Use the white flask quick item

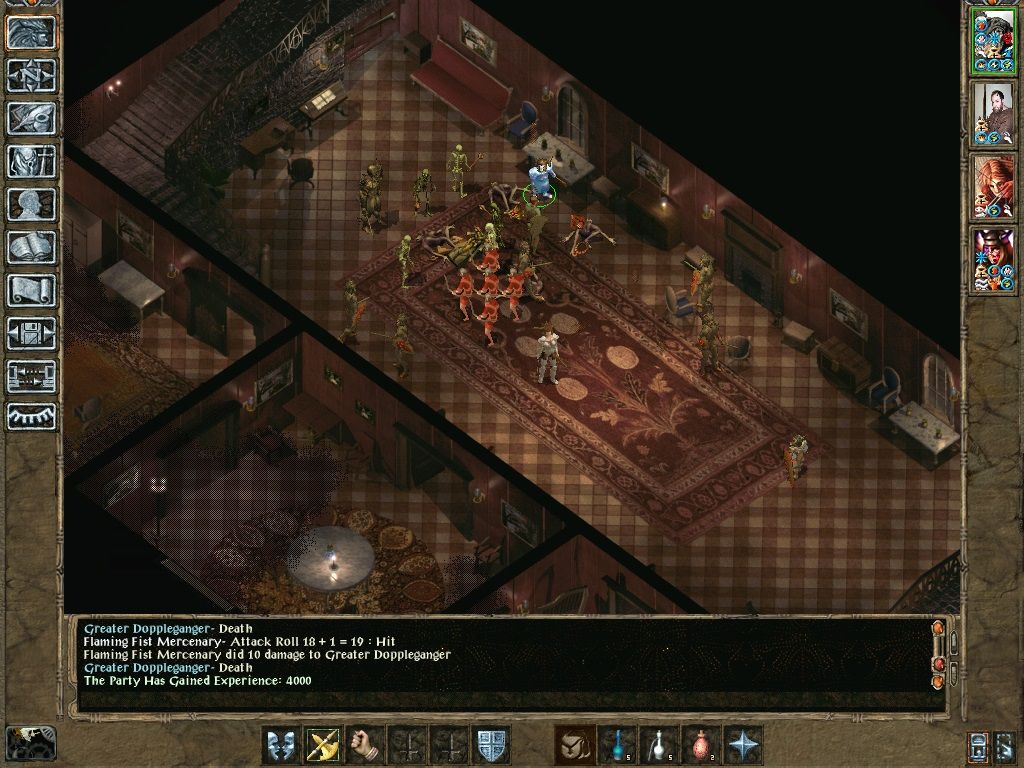point(658,745)
